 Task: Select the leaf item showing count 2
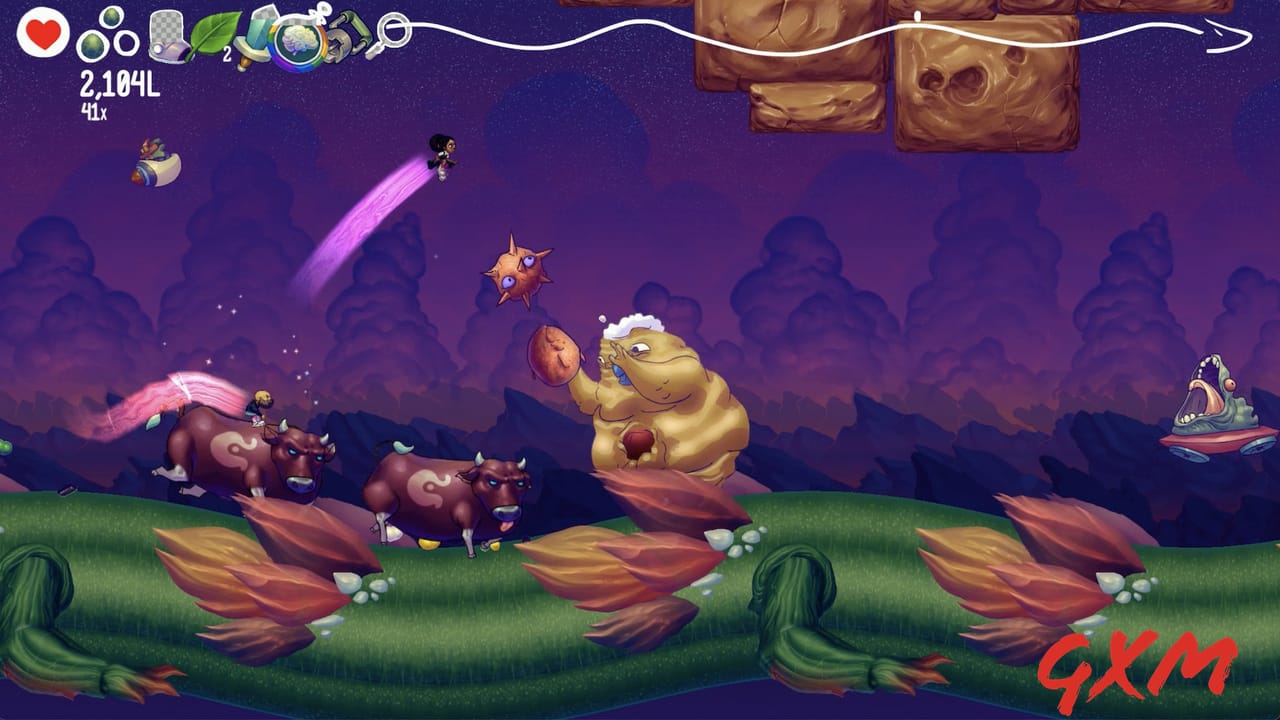tap(213, 33)
